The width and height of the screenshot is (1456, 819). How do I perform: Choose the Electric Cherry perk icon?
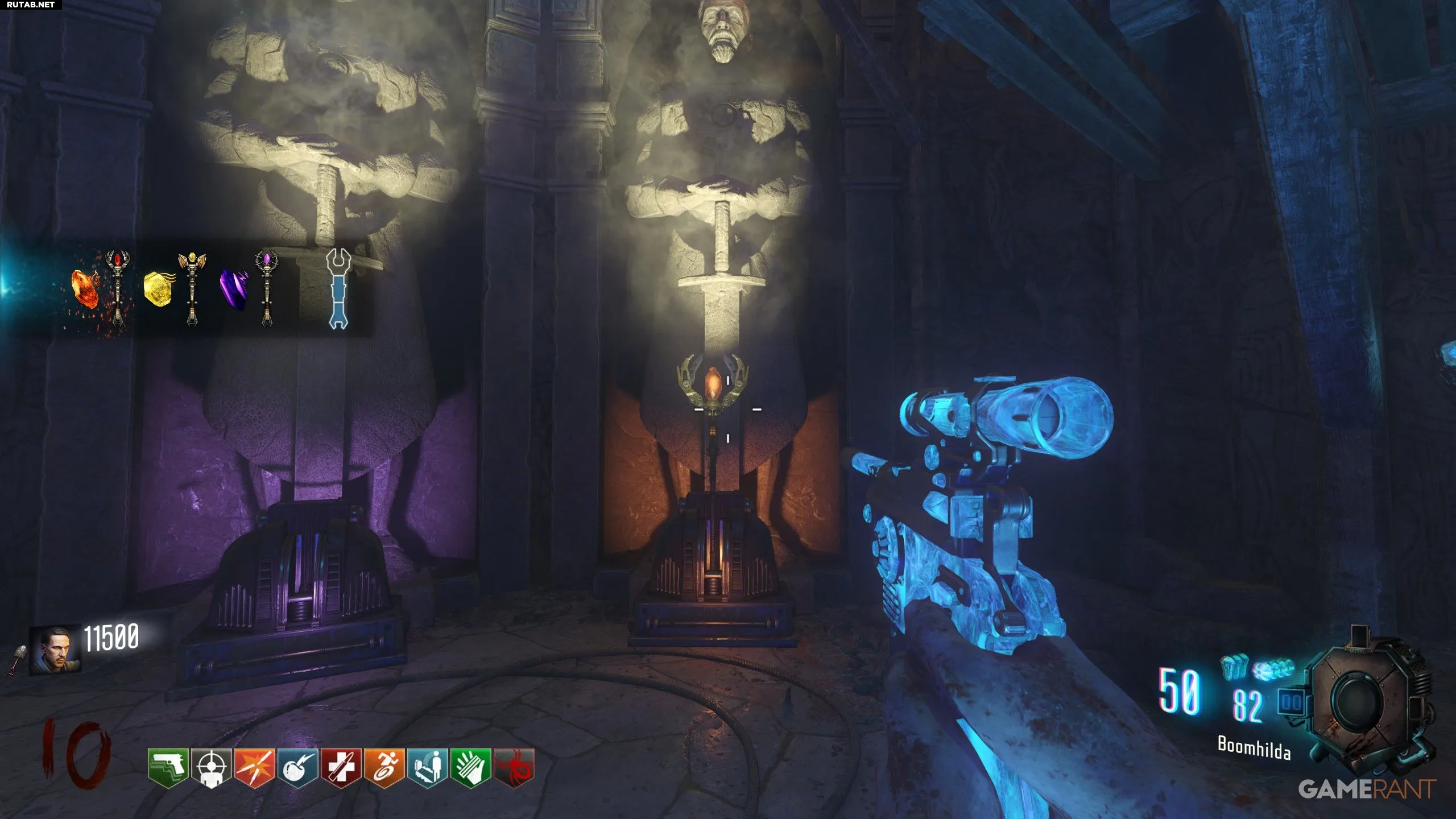pos(298,768)
